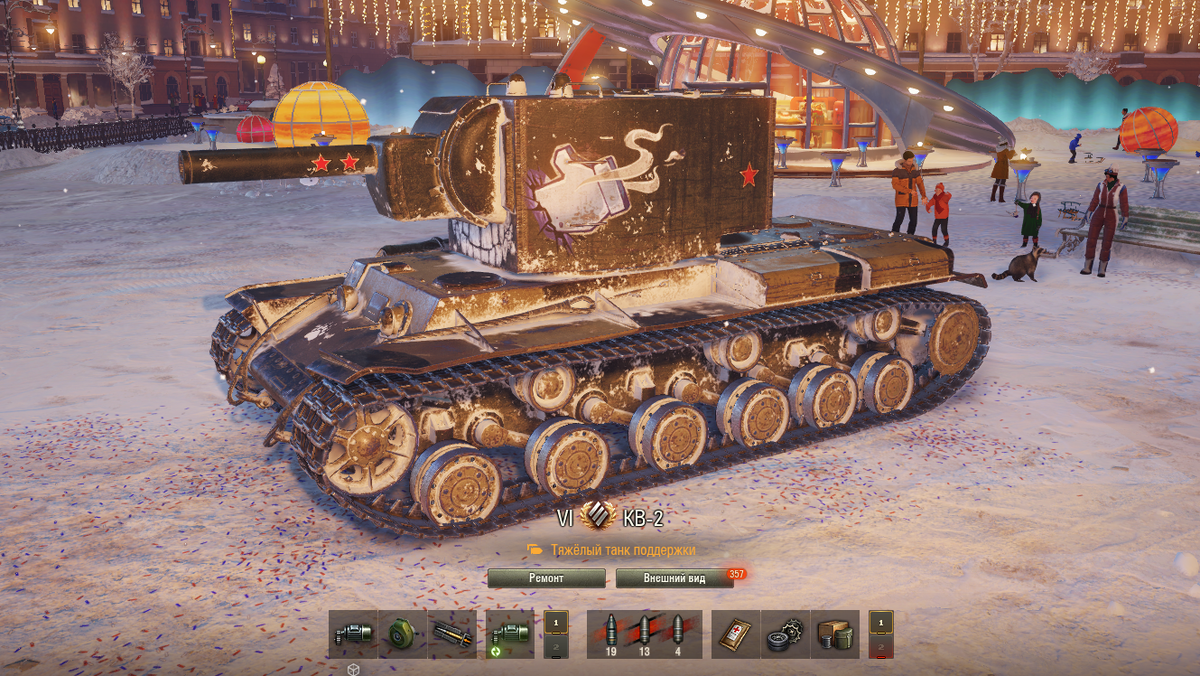Select the electric motor equipment slot without swap arrows
This screenshot has height=676, width=1200.
353,634
